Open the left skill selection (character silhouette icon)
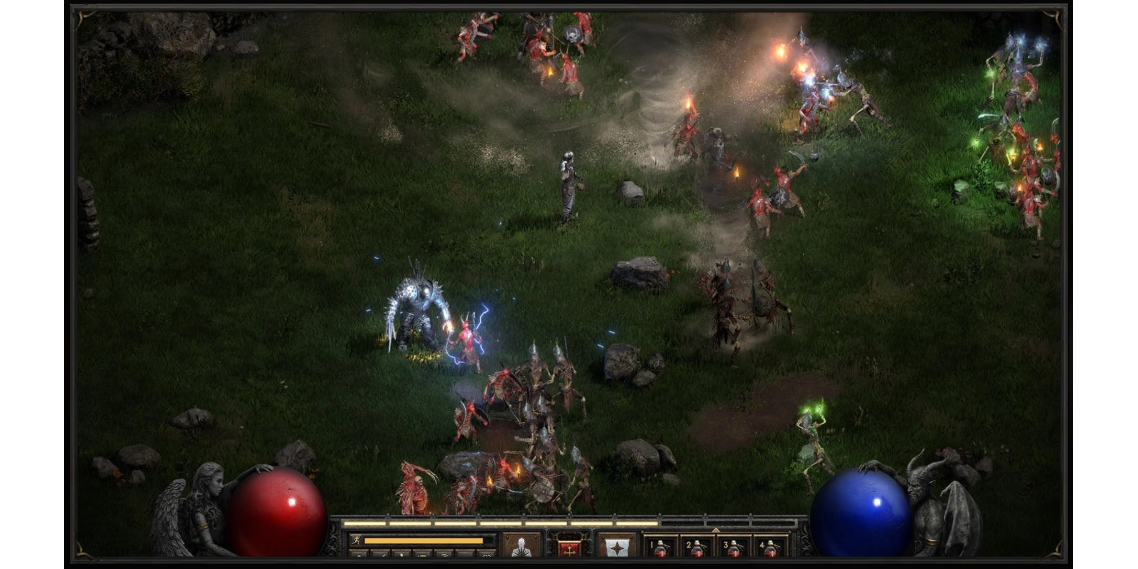The height and width of the screenshot is (569, 1138). click(521, 546)
